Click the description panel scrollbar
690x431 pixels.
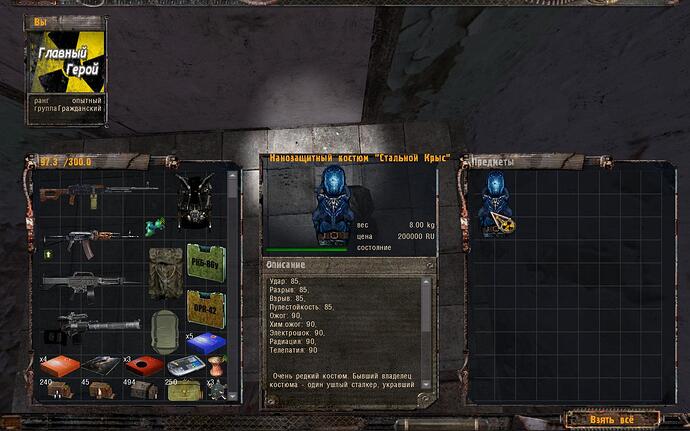(x=427, y=330)
